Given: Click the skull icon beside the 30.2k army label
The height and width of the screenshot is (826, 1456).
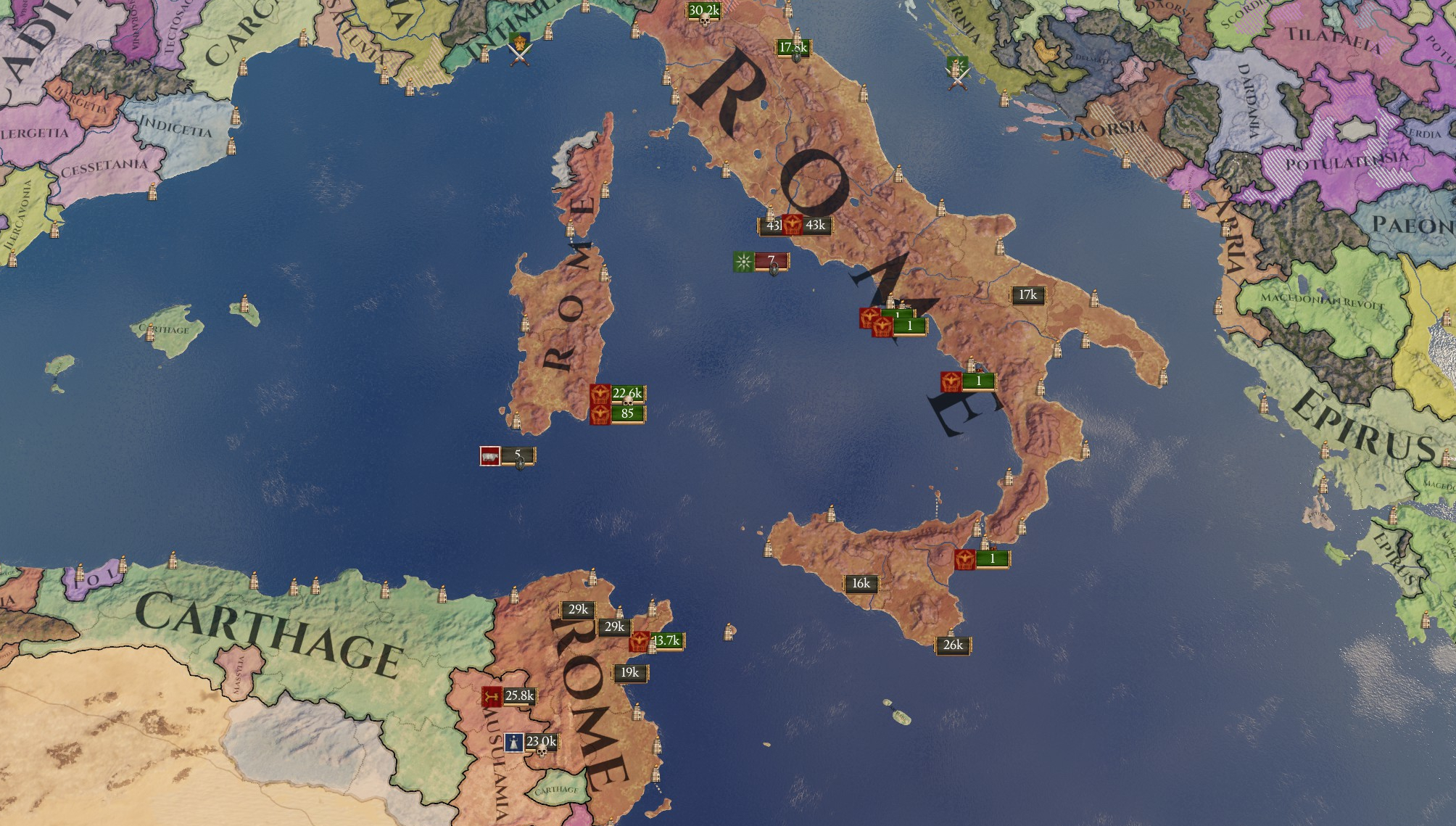Looking at the screenshot, I should point(705,22).
